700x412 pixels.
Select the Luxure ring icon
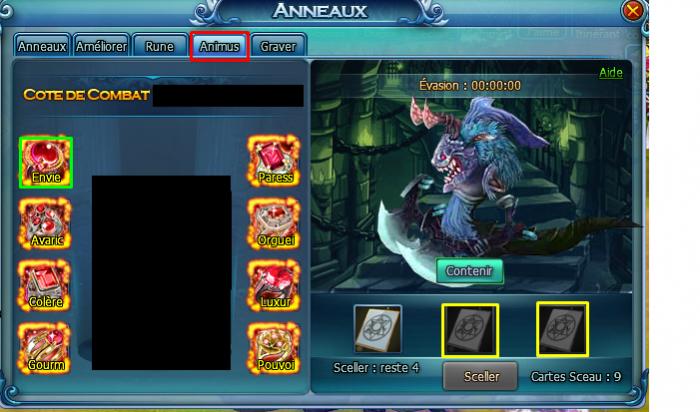pyautogui.click(x=273, y=285)
